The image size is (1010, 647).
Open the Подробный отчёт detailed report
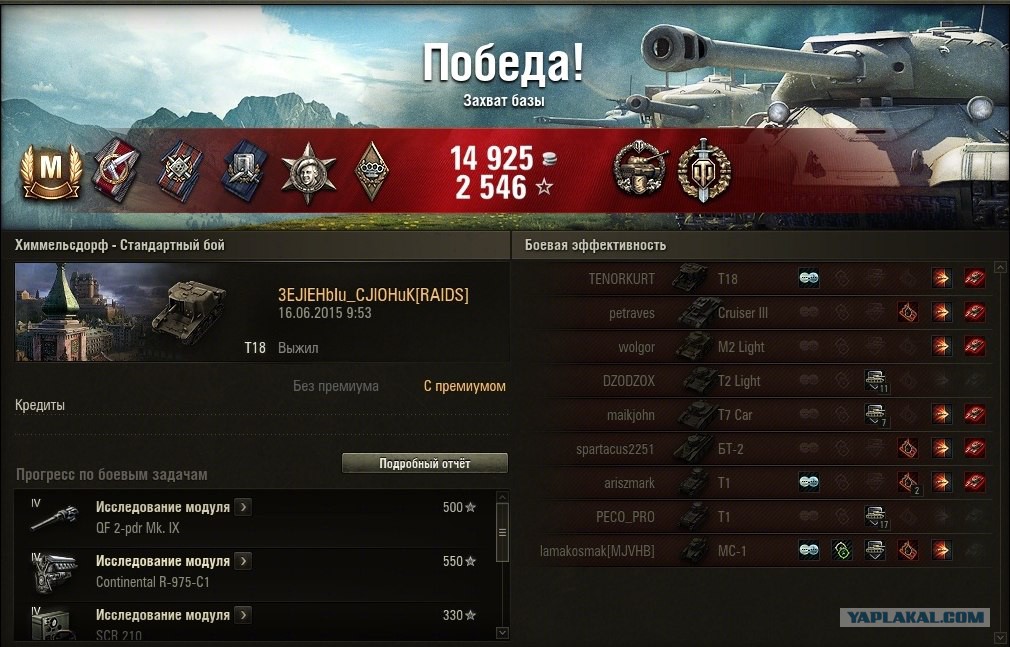pos(424,464)
